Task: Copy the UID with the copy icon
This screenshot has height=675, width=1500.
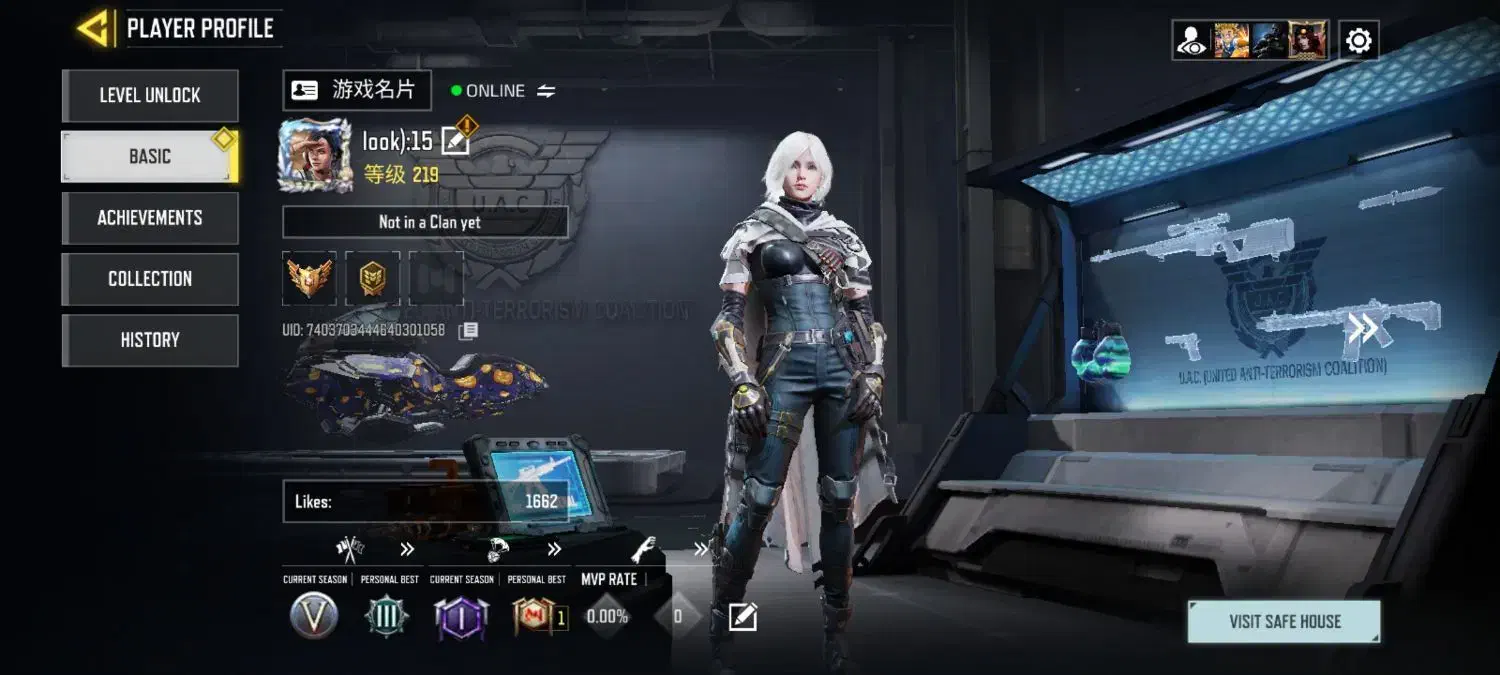Action: (468, 330)
